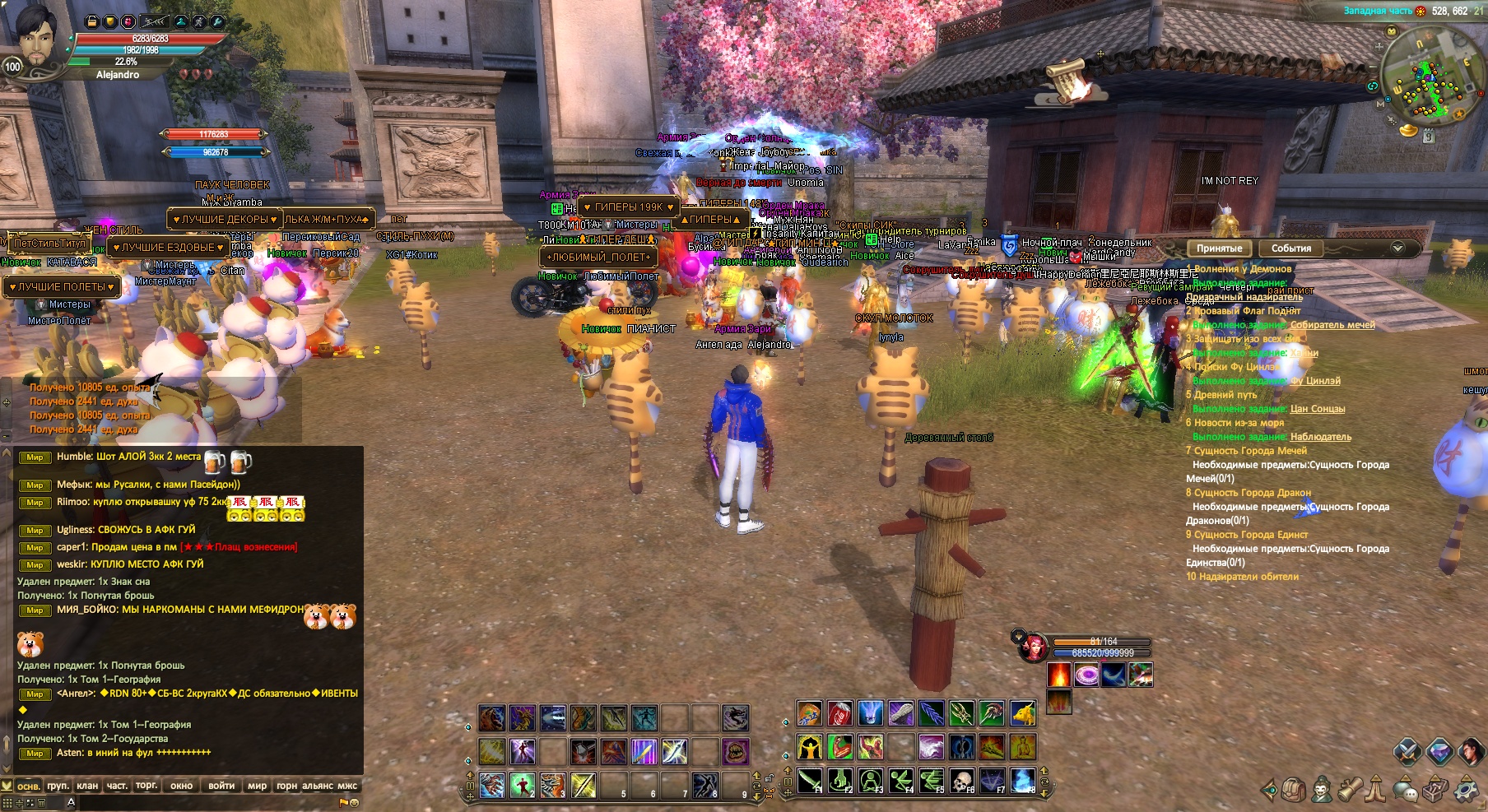Open the crossed swords menu icon
Image resolution: width=1488 pixels, height=812 pixels.
tap(1407, 751)
